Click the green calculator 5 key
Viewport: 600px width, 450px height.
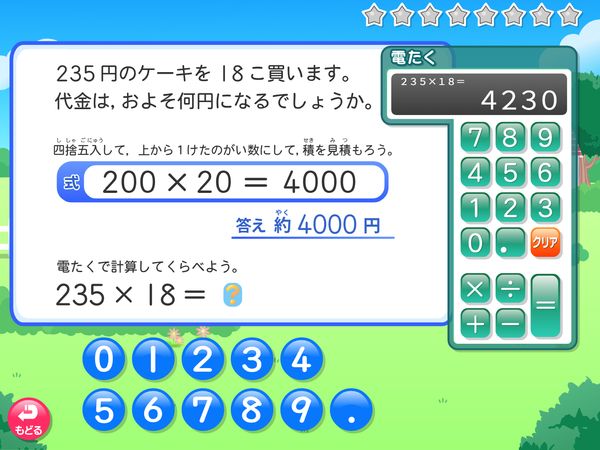point(510,171)
